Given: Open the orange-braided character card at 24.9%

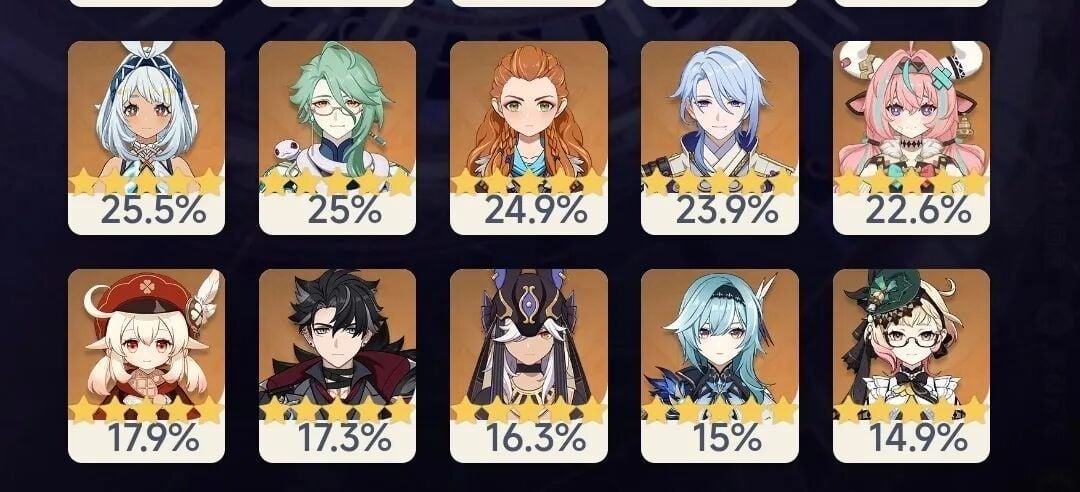Looking at the screenshot, I should (x=528, y=137).
